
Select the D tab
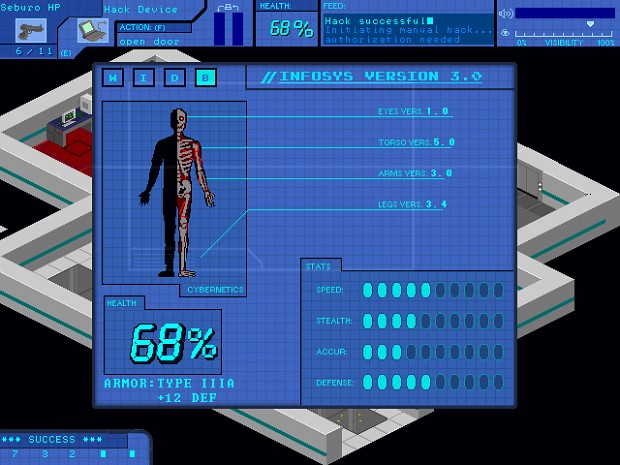tap(175, 77)
